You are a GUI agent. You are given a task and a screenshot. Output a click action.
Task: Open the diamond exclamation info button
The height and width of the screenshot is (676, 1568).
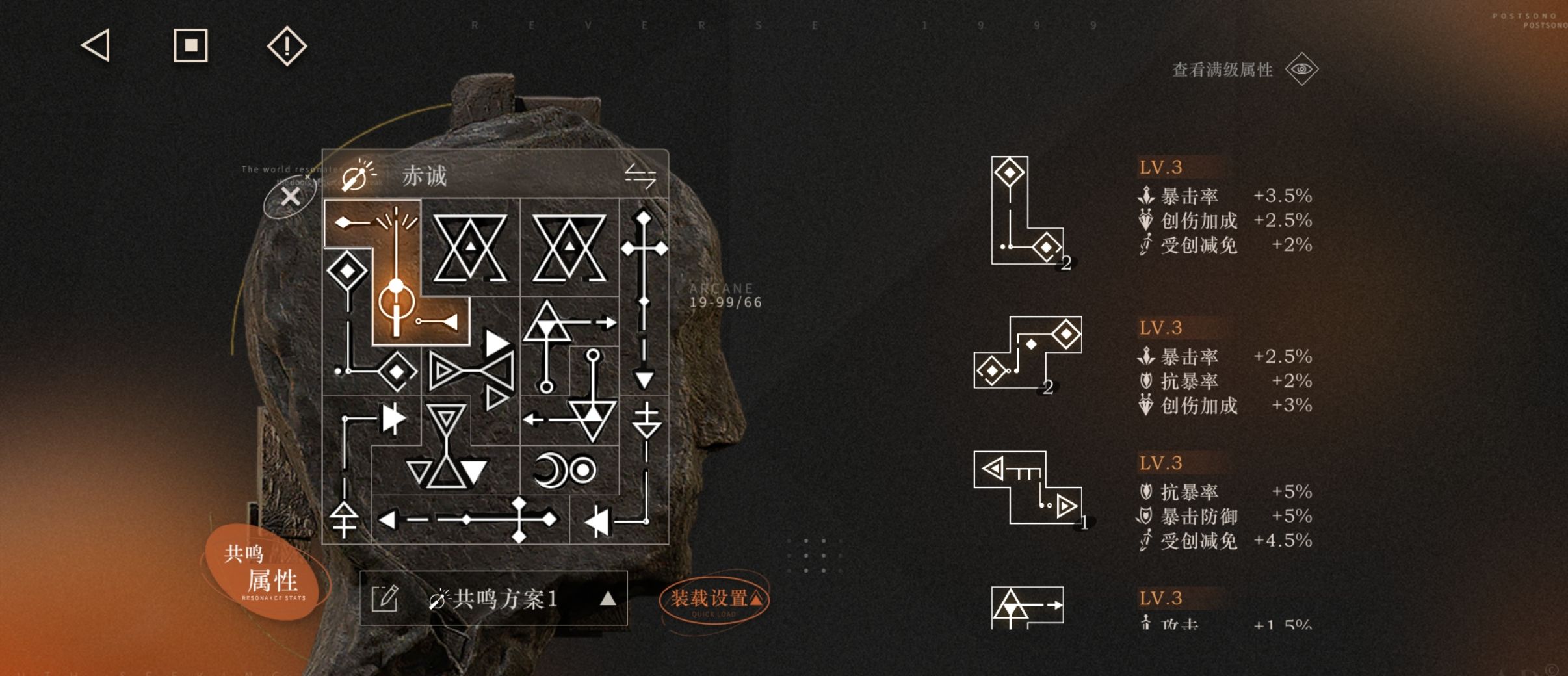[x=287, y=46]
